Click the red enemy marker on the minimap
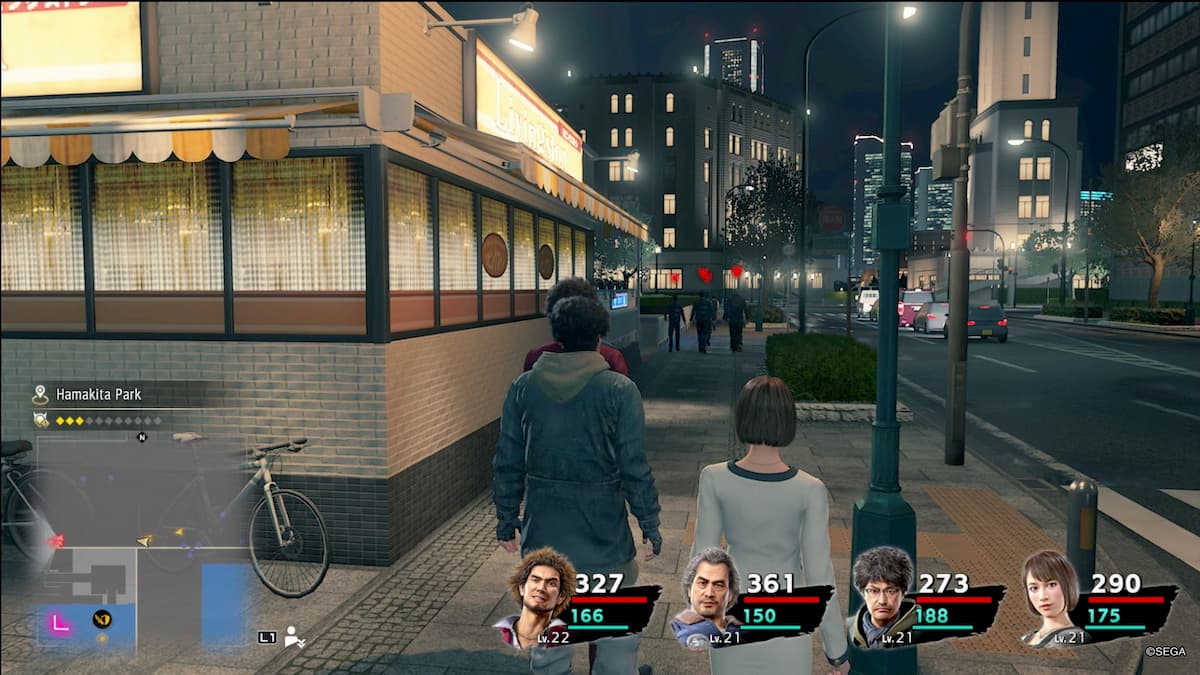This screenshot has width=1200, height=675. (x=56, y=540)
